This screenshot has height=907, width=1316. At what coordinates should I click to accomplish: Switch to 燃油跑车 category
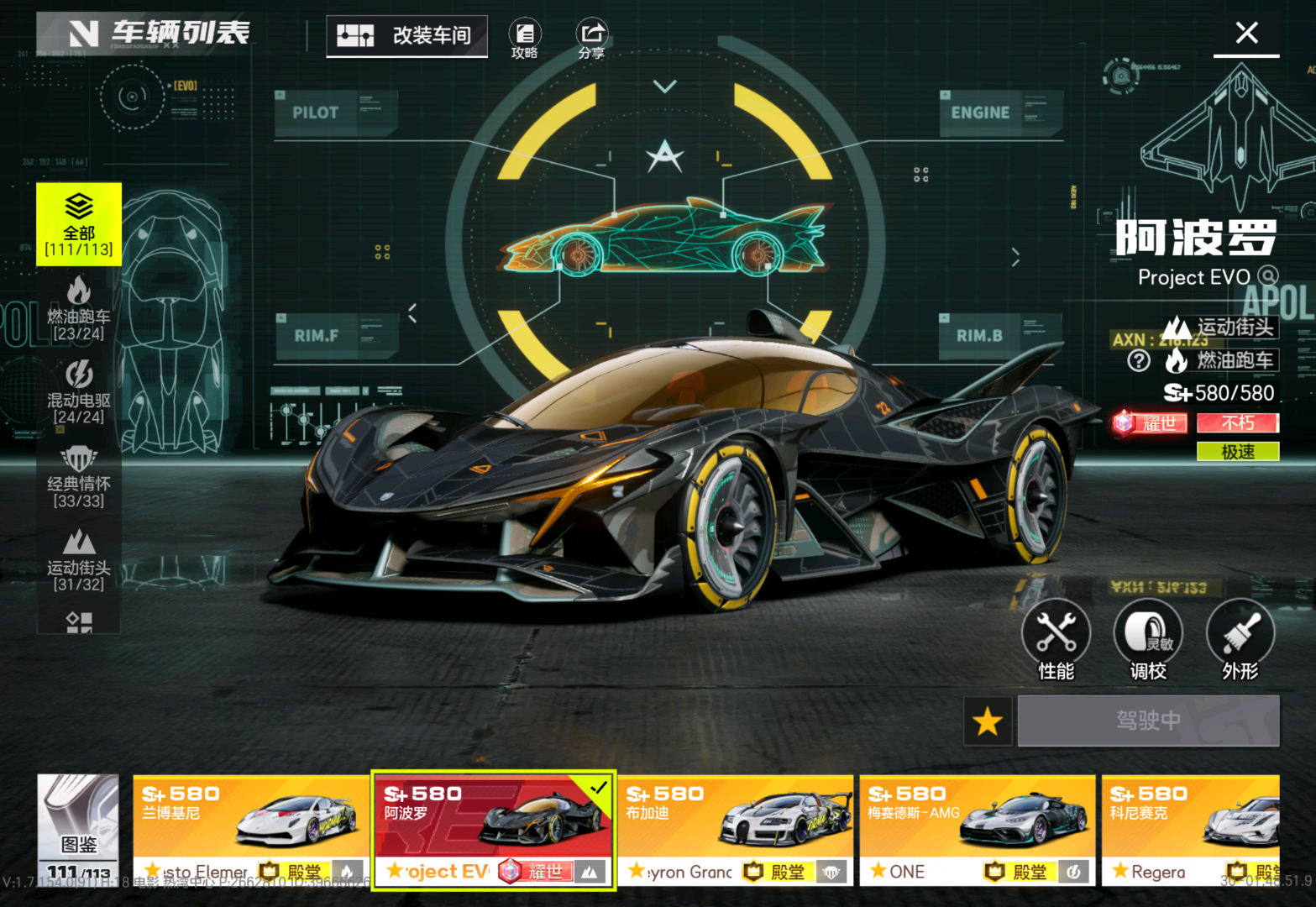click(x=79, y=309)
